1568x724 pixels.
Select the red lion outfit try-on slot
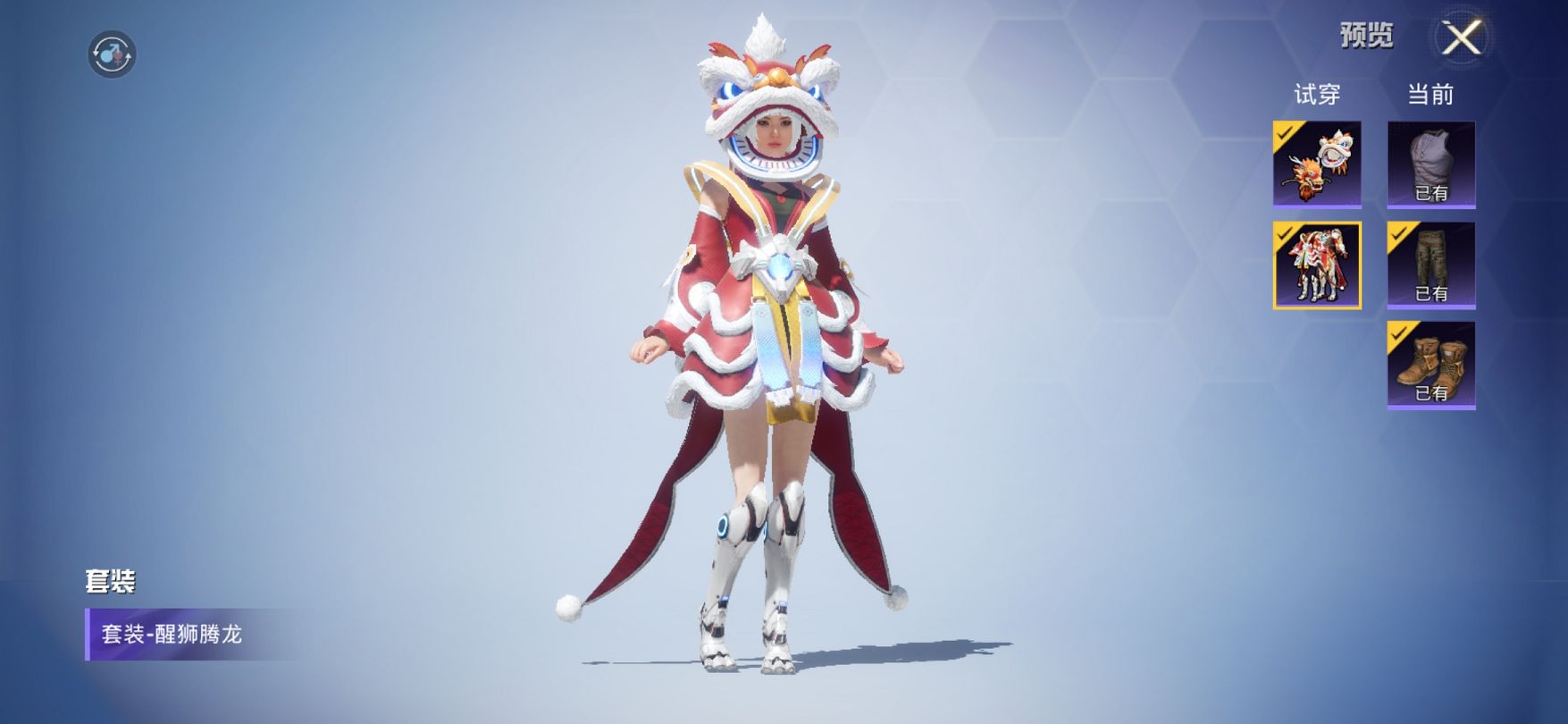(1317, 265)
